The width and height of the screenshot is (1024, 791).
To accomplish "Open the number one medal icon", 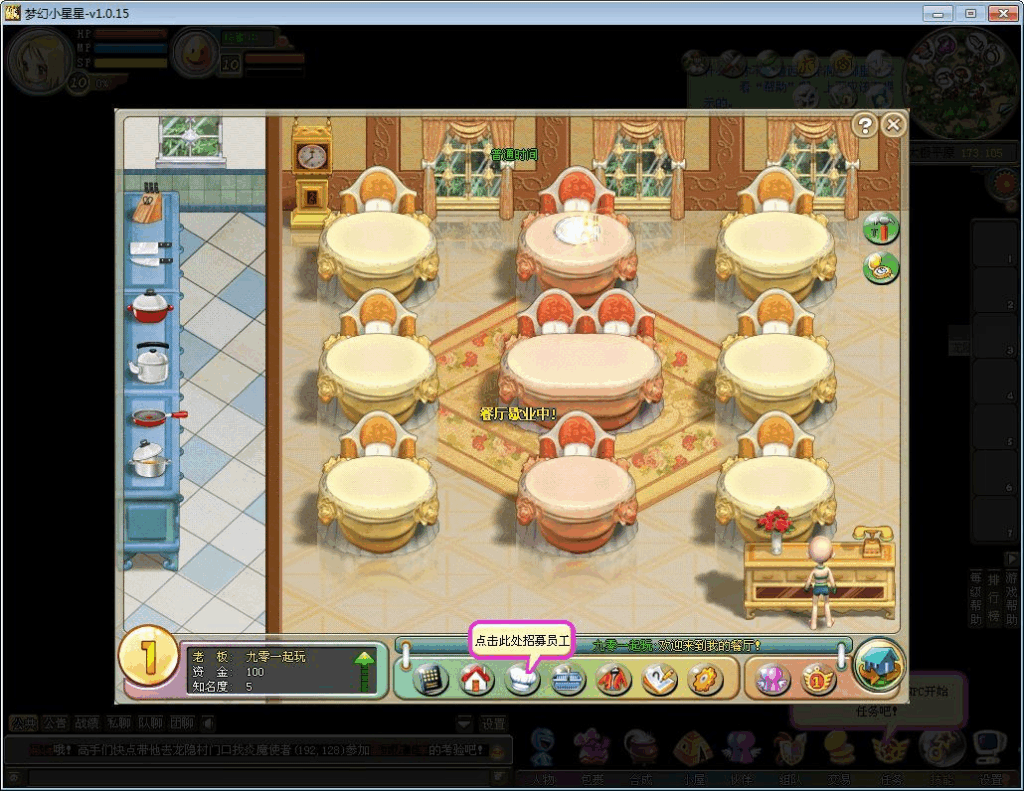I will (818, 679).
